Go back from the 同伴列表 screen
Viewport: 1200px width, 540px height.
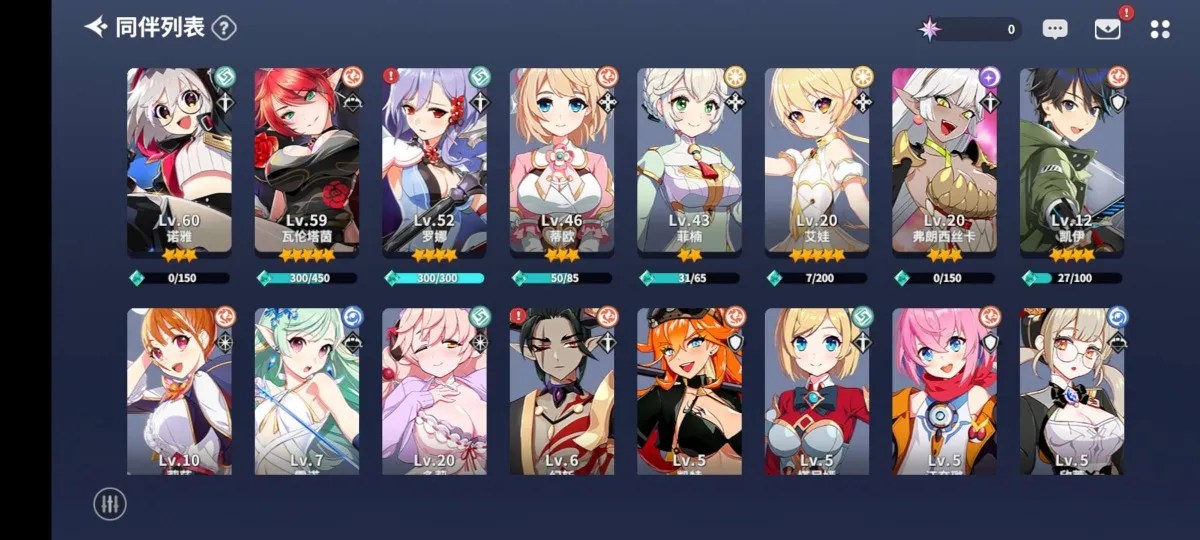[x=96, y=27]
